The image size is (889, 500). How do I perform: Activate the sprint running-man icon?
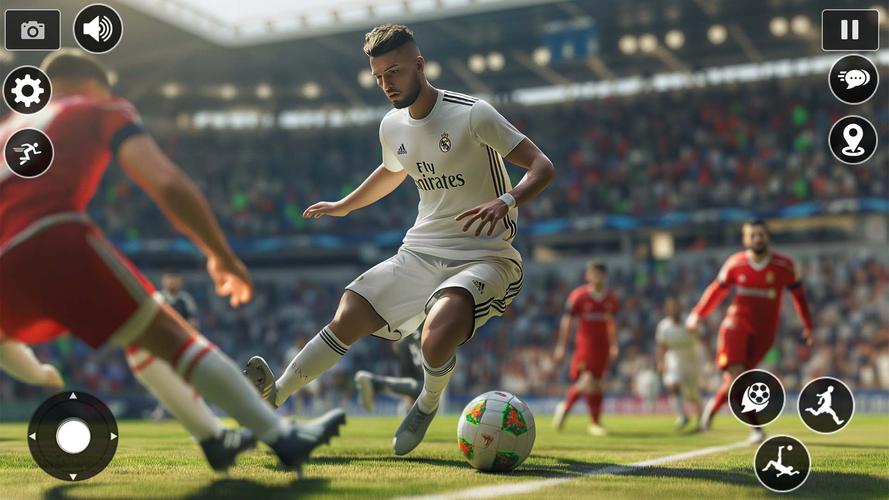click(x=28, y=153)
